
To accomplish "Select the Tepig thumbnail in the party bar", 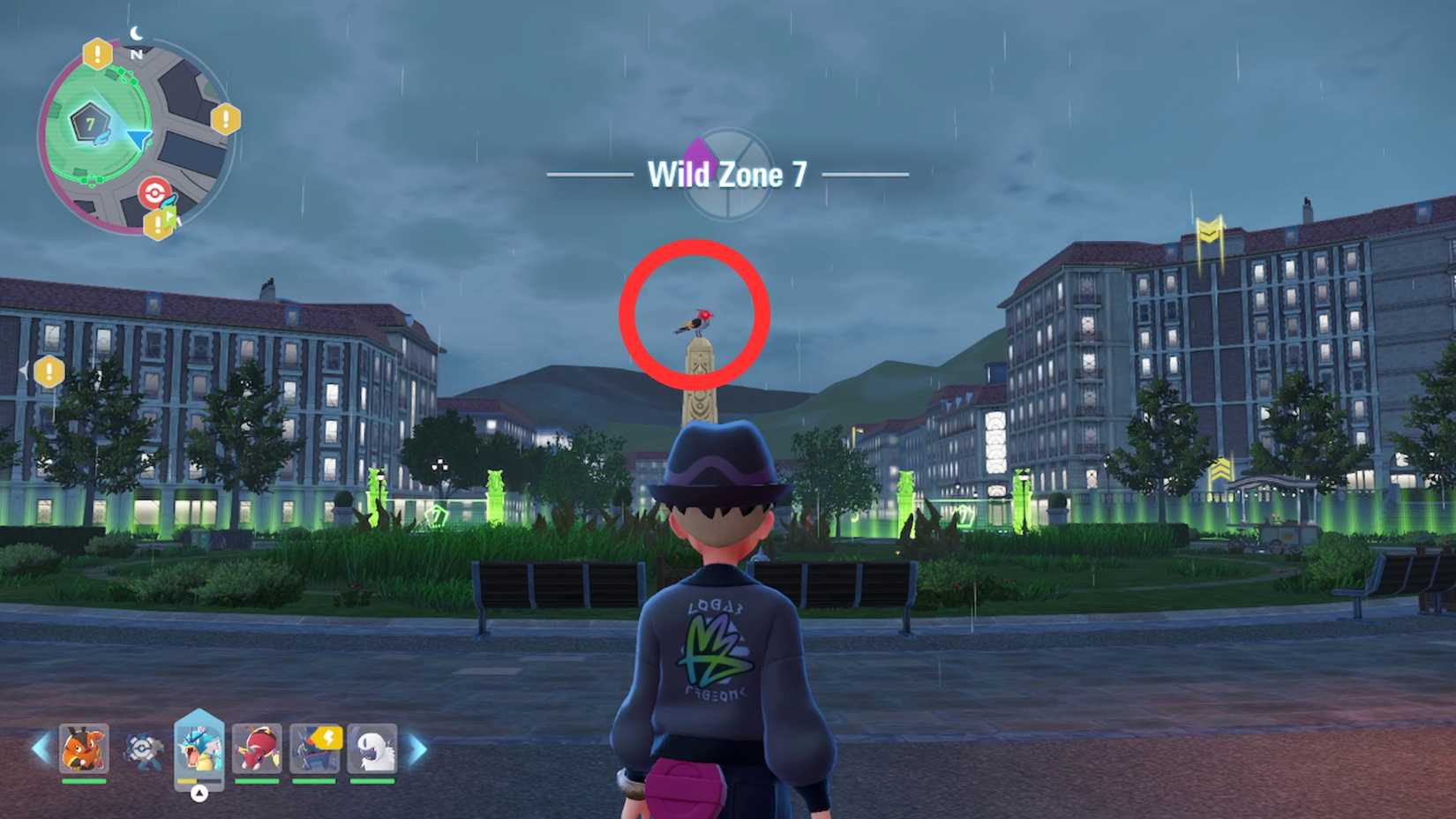I will coord(83,748).
